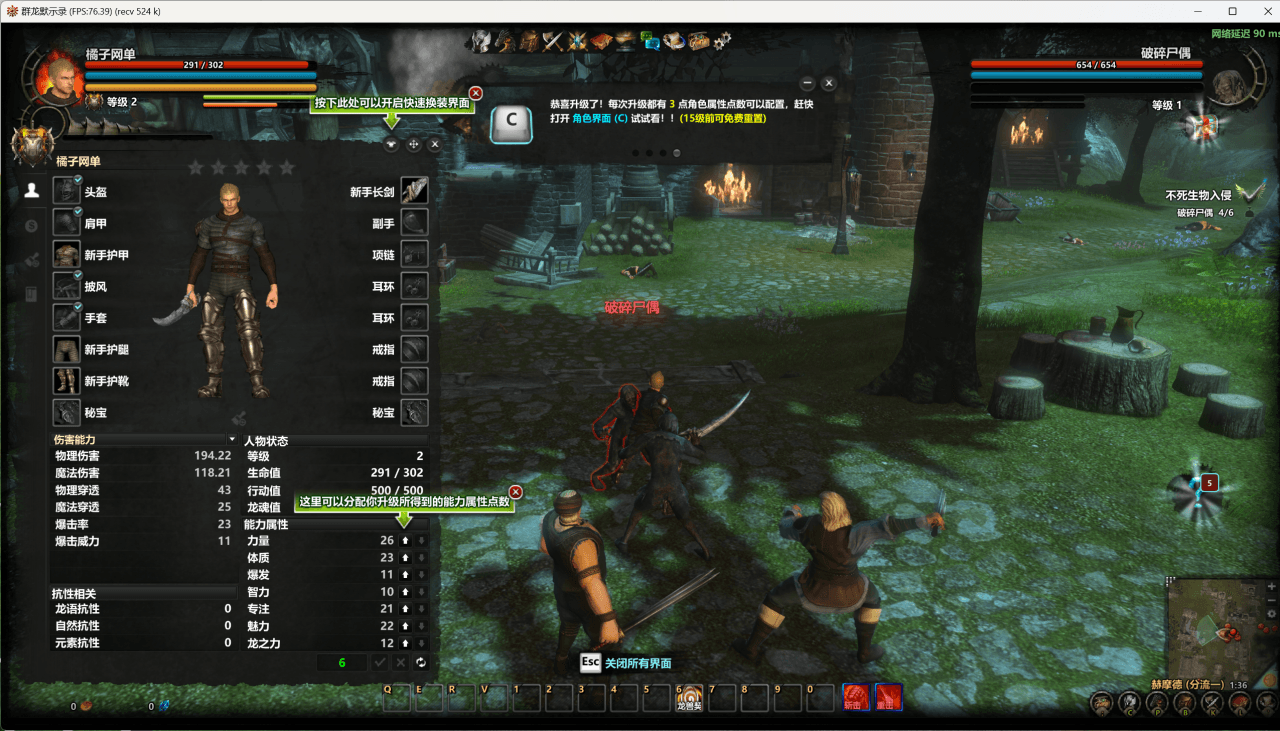Raise the 智力 attribute with its up arrow

[x=405, y=592]
